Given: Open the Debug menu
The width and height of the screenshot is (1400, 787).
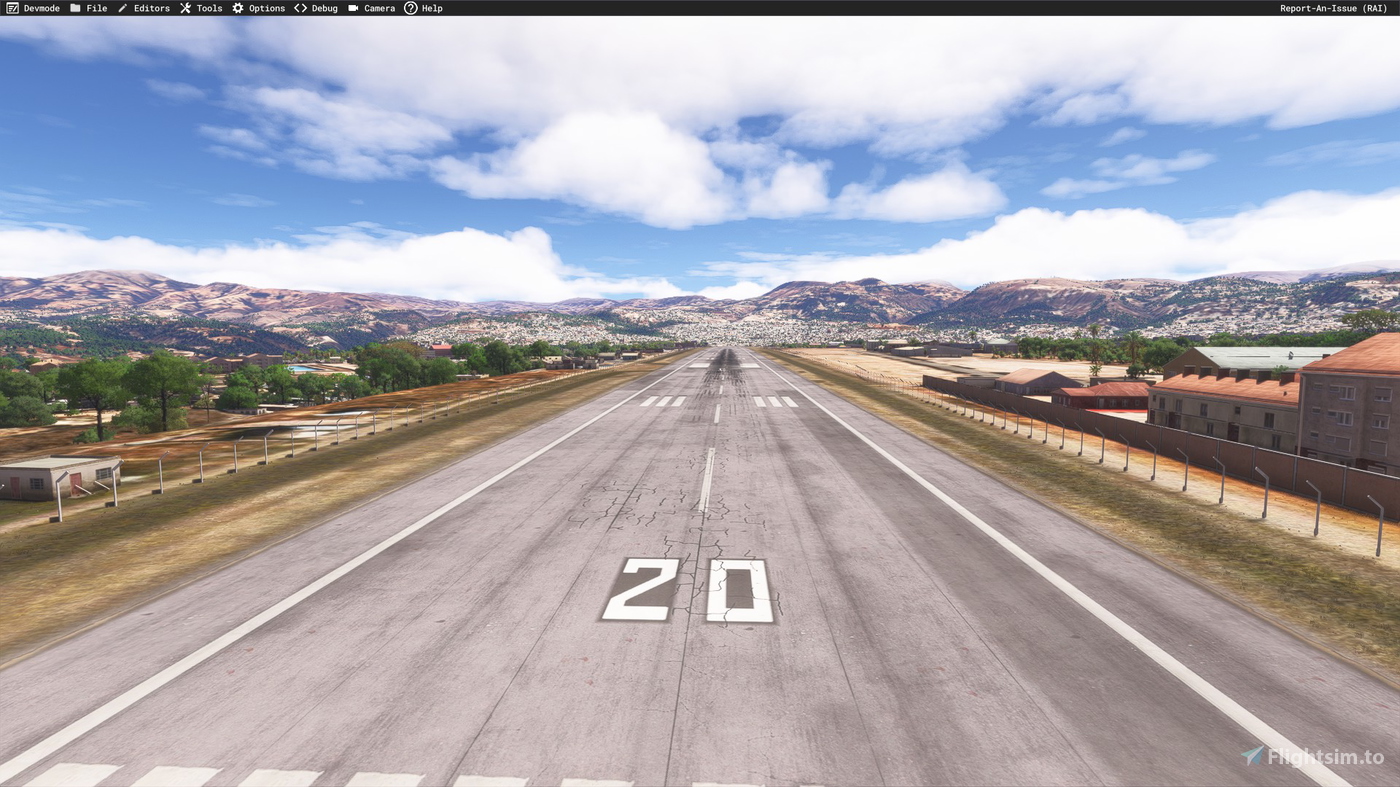Looking at the screenshot, I should pos(323,7).
